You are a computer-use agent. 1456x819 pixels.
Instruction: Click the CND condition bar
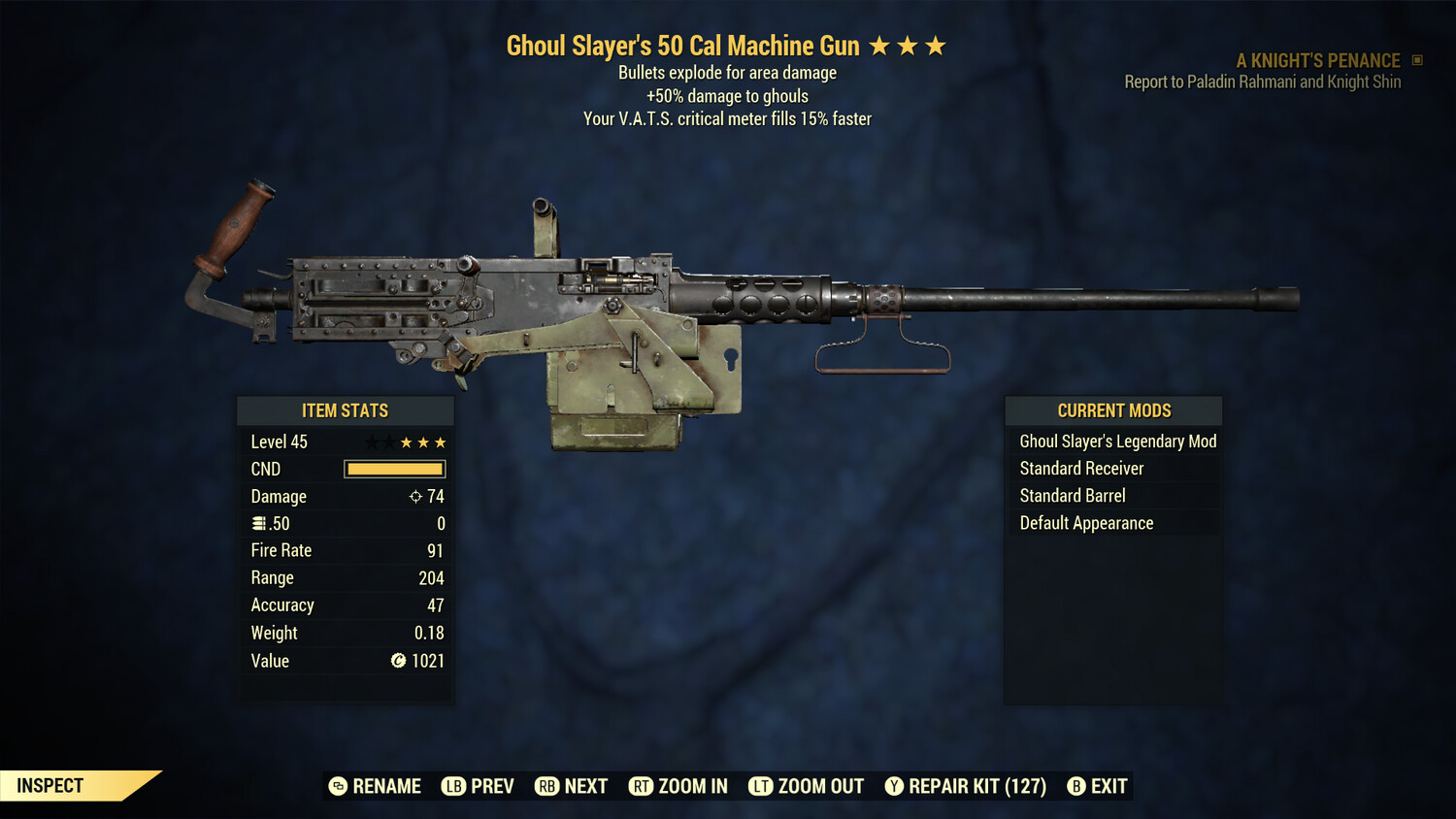[x=393, y=469]
